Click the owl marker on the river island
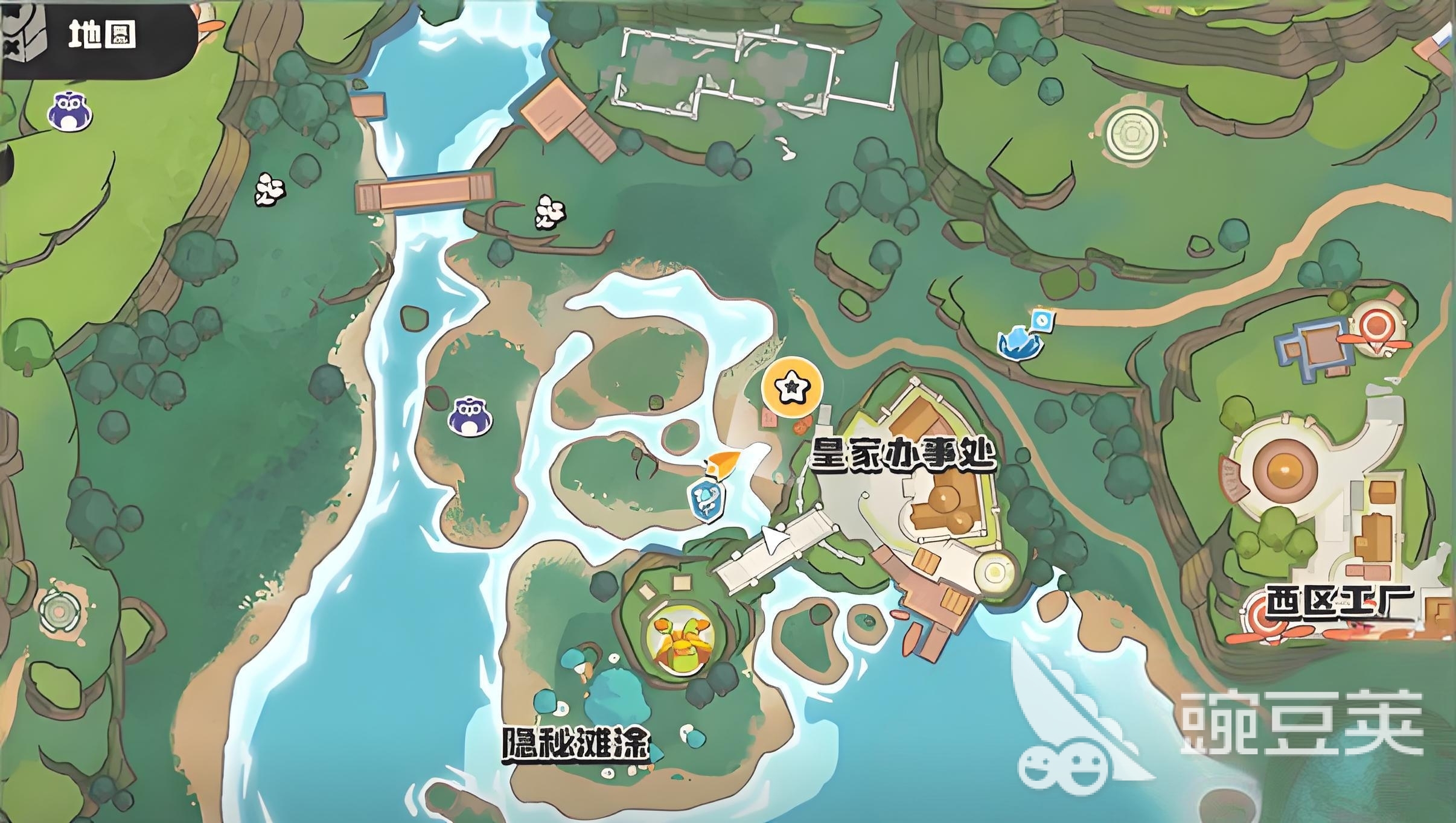 tap(470, 416)
